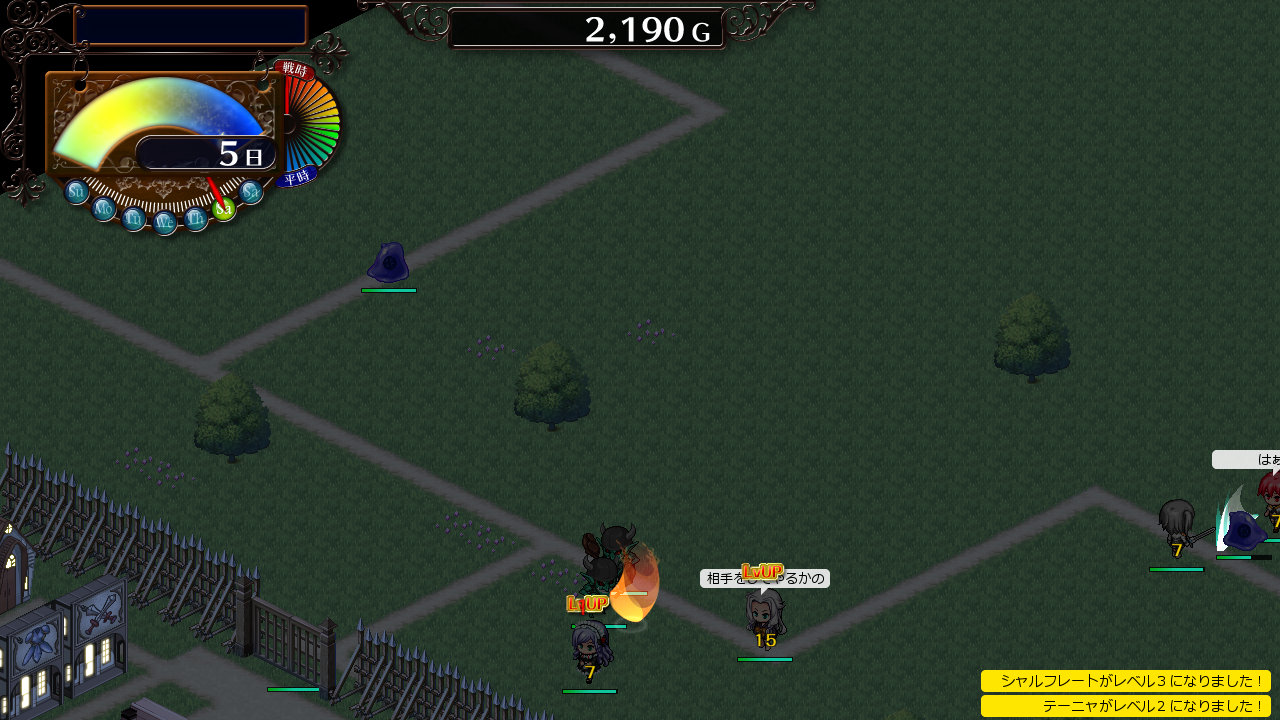Screen dimensions: 1280x720
Task: Click the highlighted green weekday orb
Action: coord(224,208)
